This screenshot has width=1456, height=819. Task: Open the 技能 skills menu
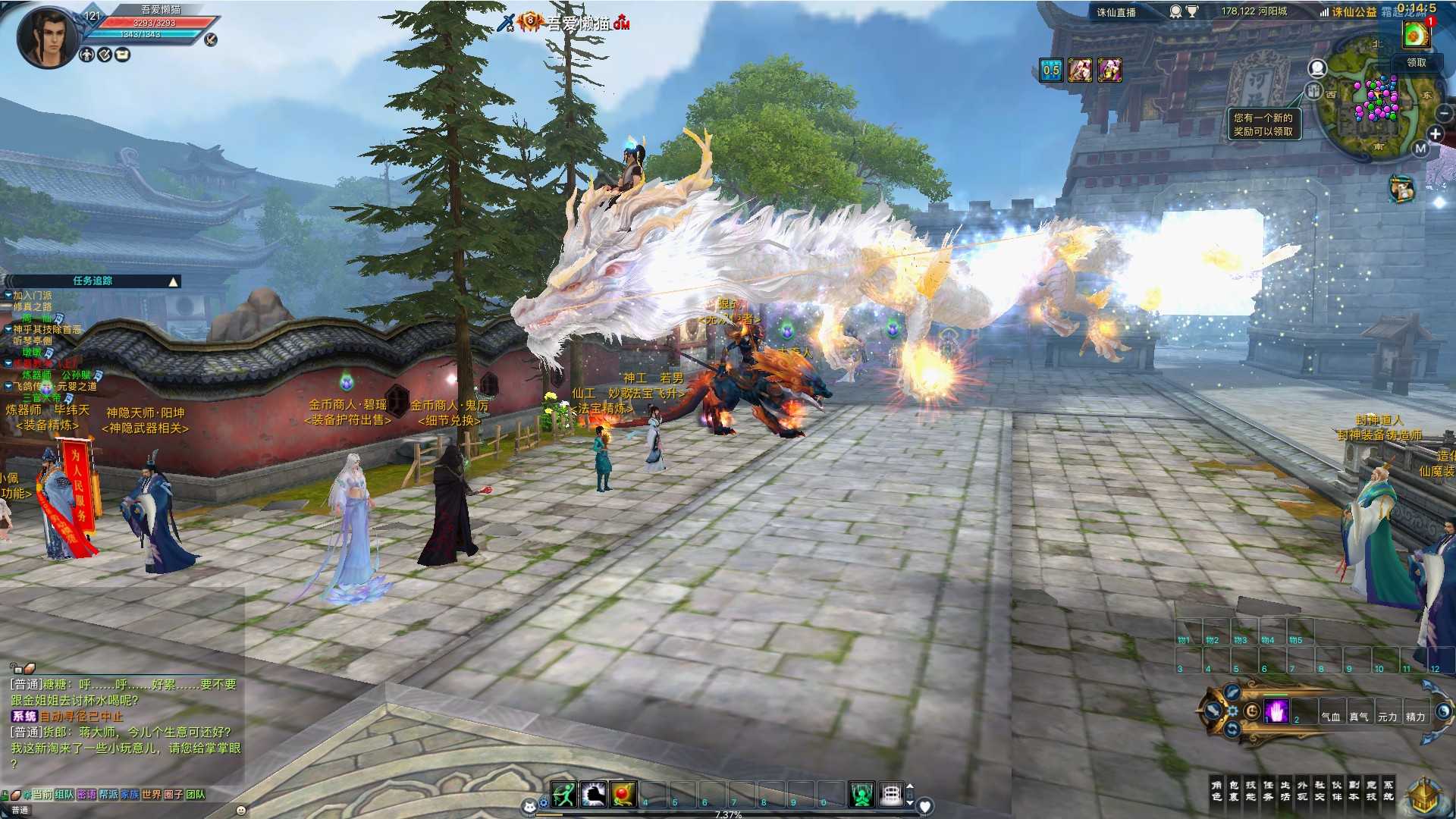point(1250,791)
